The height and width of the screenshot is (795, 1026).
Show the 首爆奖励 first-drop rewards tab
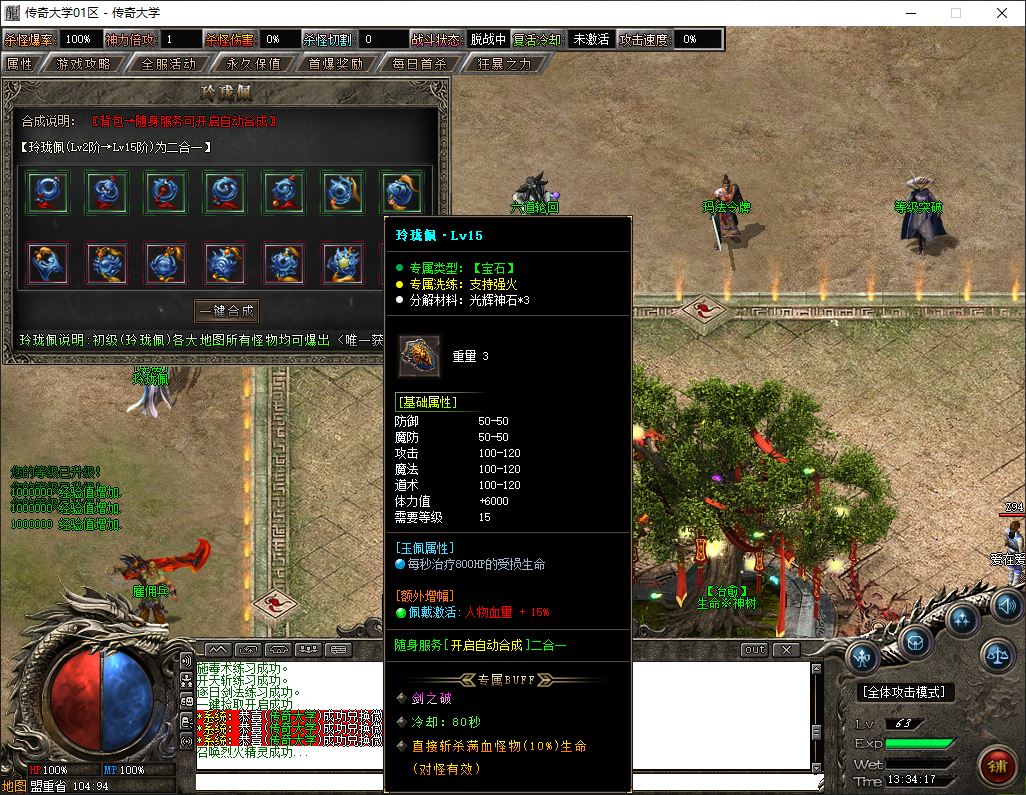click(336, 63)
